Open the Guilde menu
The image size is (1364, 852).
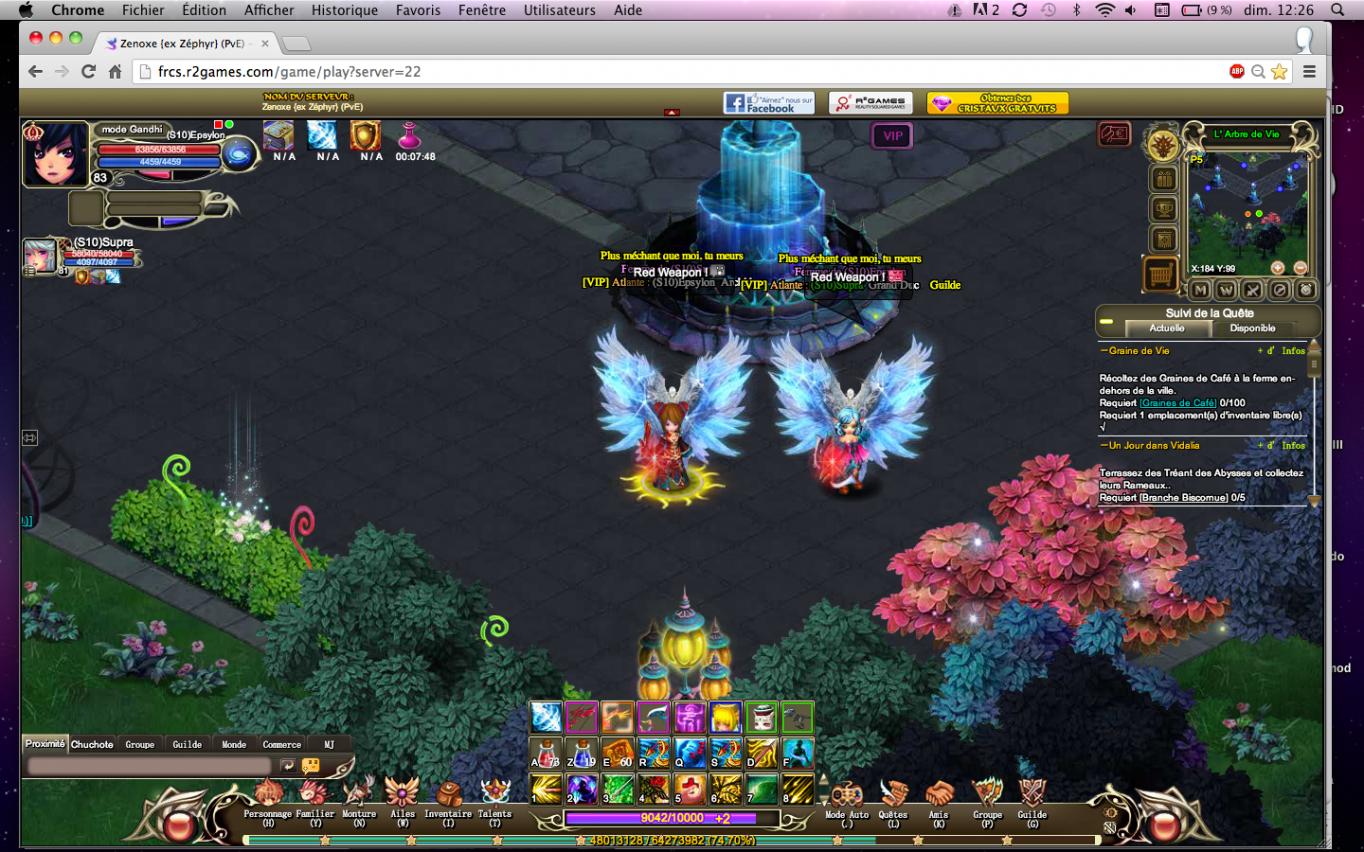click(x=1032, y=797)
